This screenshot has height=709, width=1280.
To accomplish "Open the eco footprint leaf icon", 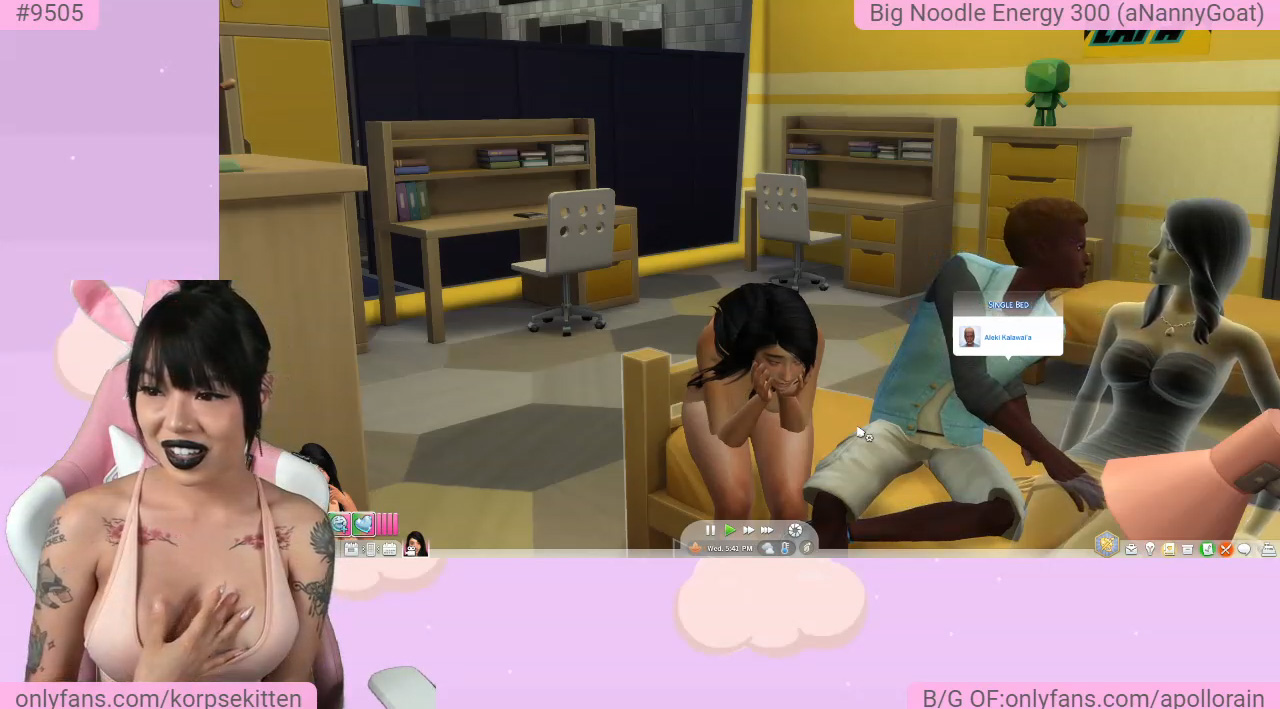I will pyautogui.click(x=806, y=548).
